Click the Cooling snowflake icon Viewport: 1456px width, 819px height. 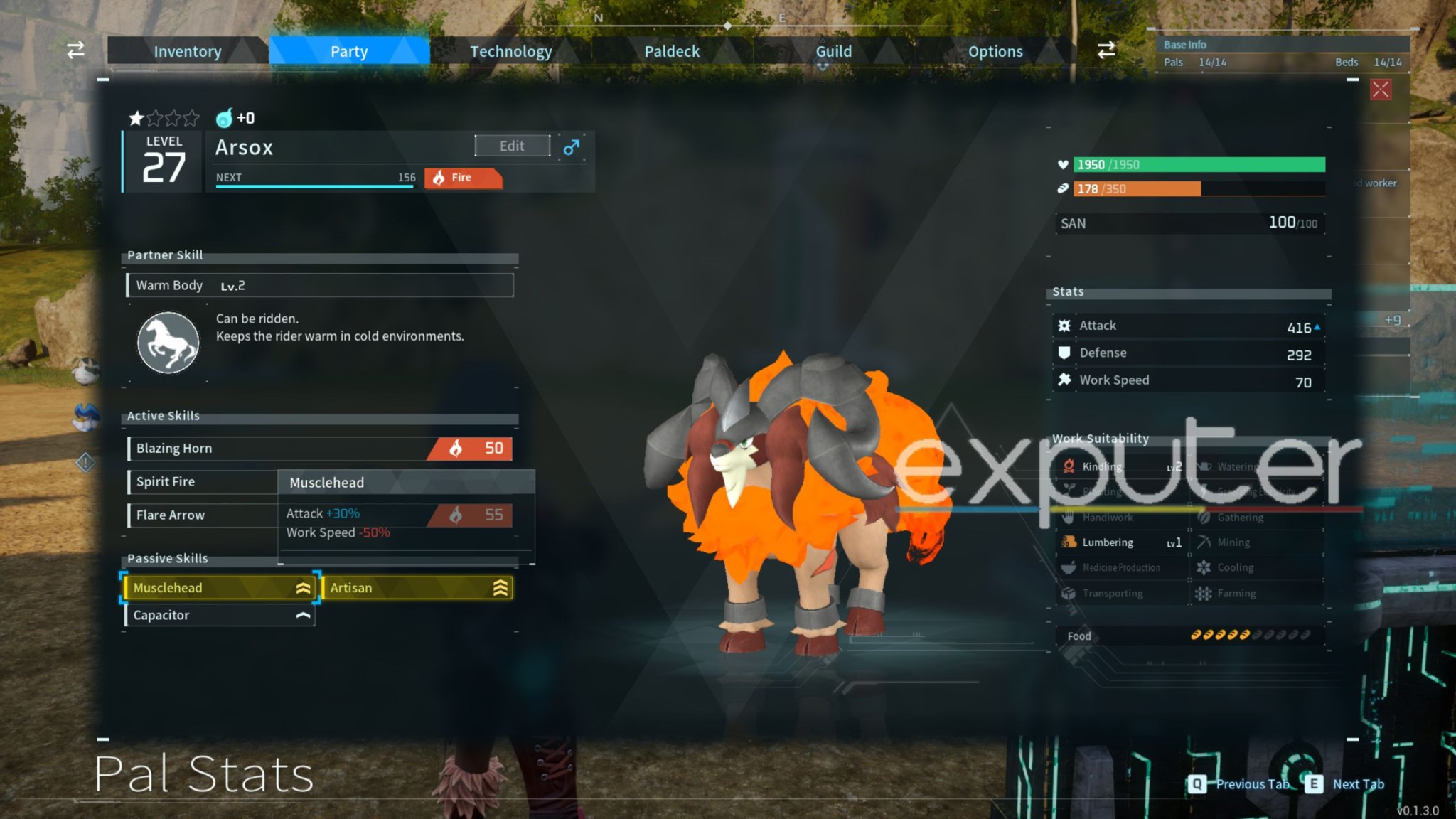click(x=1202, y=567)
